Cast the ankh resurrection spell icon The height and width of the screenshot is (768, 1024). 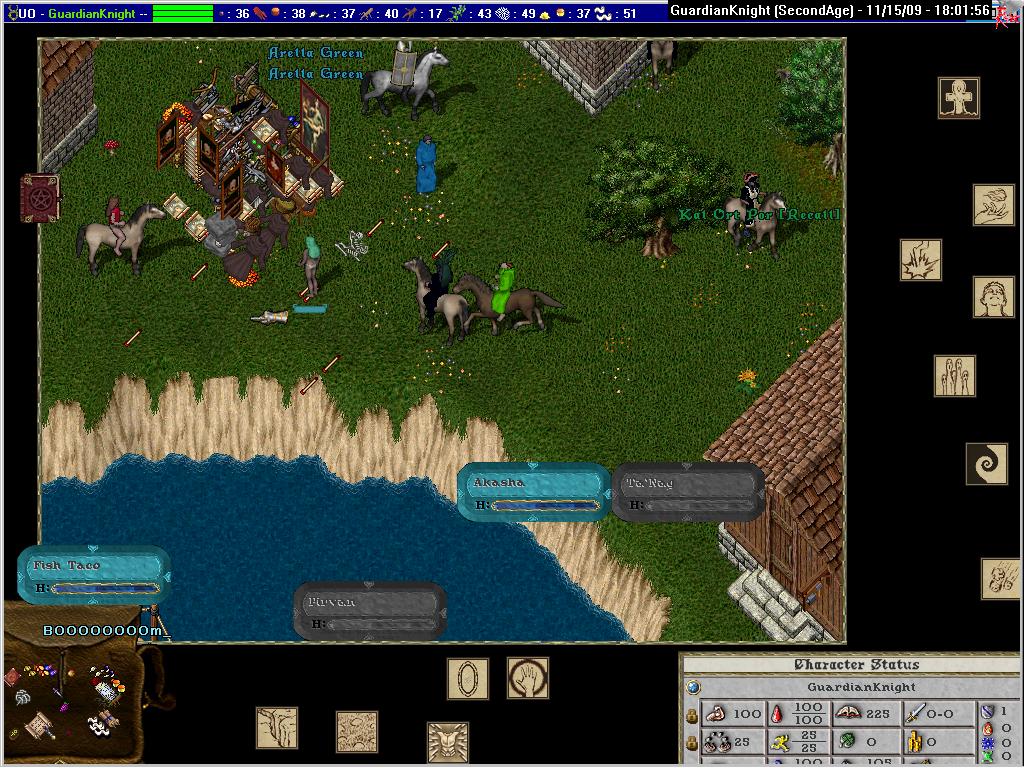coord(959,98)
